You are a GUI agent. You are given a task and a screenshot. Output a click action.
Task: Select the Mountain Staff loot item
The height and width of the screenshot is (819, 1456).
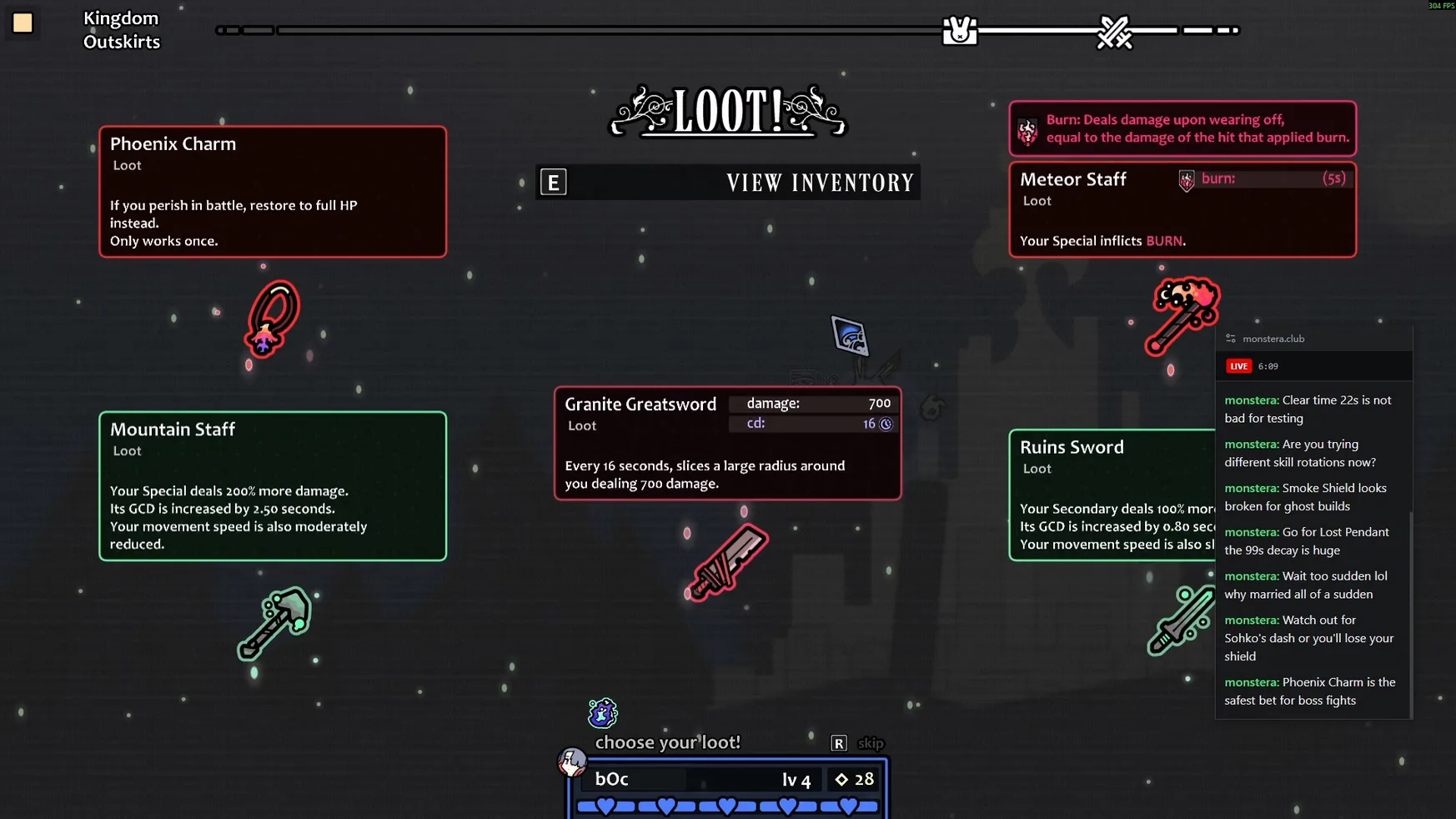[274, 622]
